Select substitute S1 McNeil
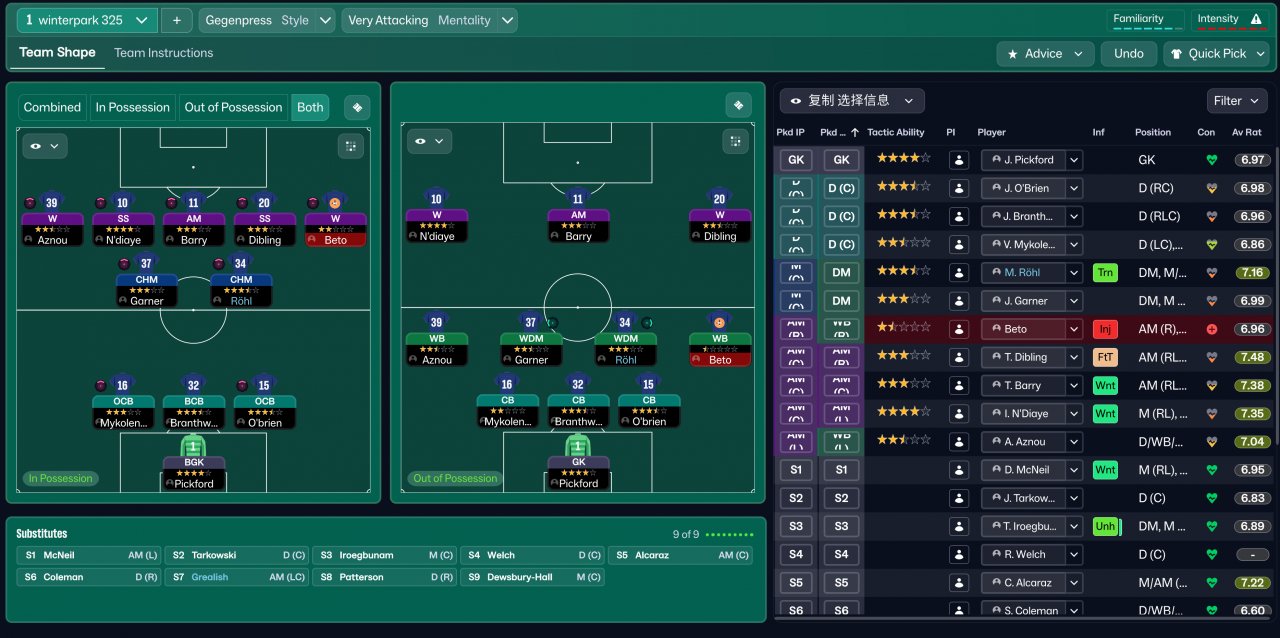The width and height of the screenshot is (1280, 638). pos(88,555)
